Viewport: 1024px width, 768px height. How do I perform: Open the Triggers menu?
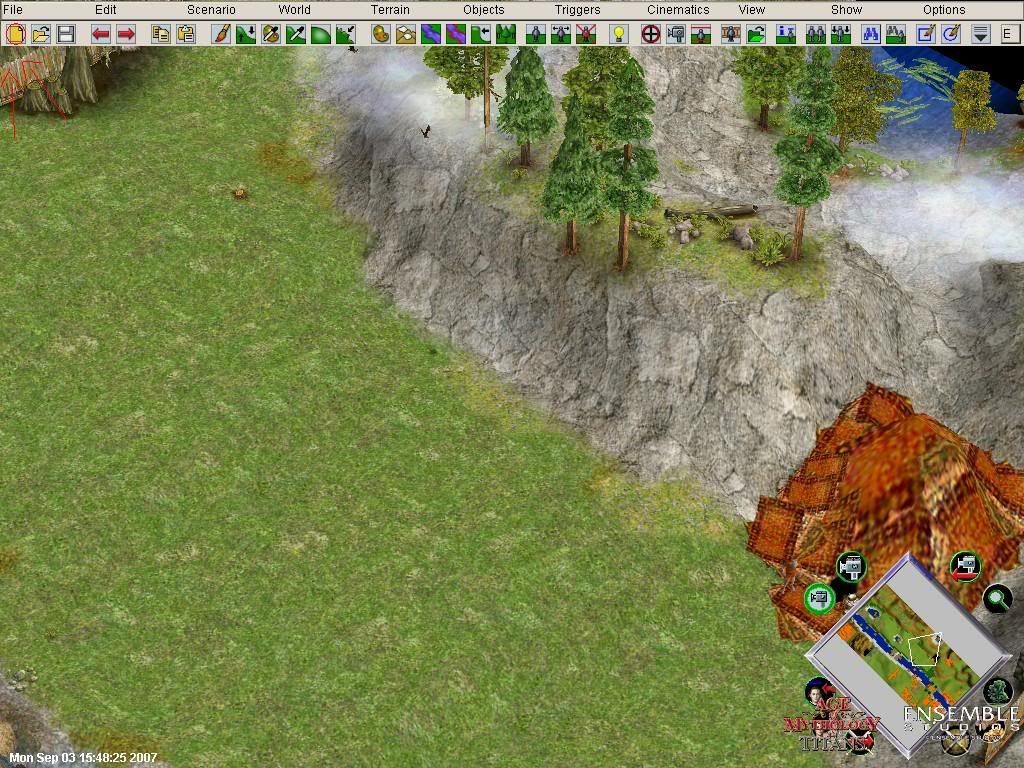578,10
